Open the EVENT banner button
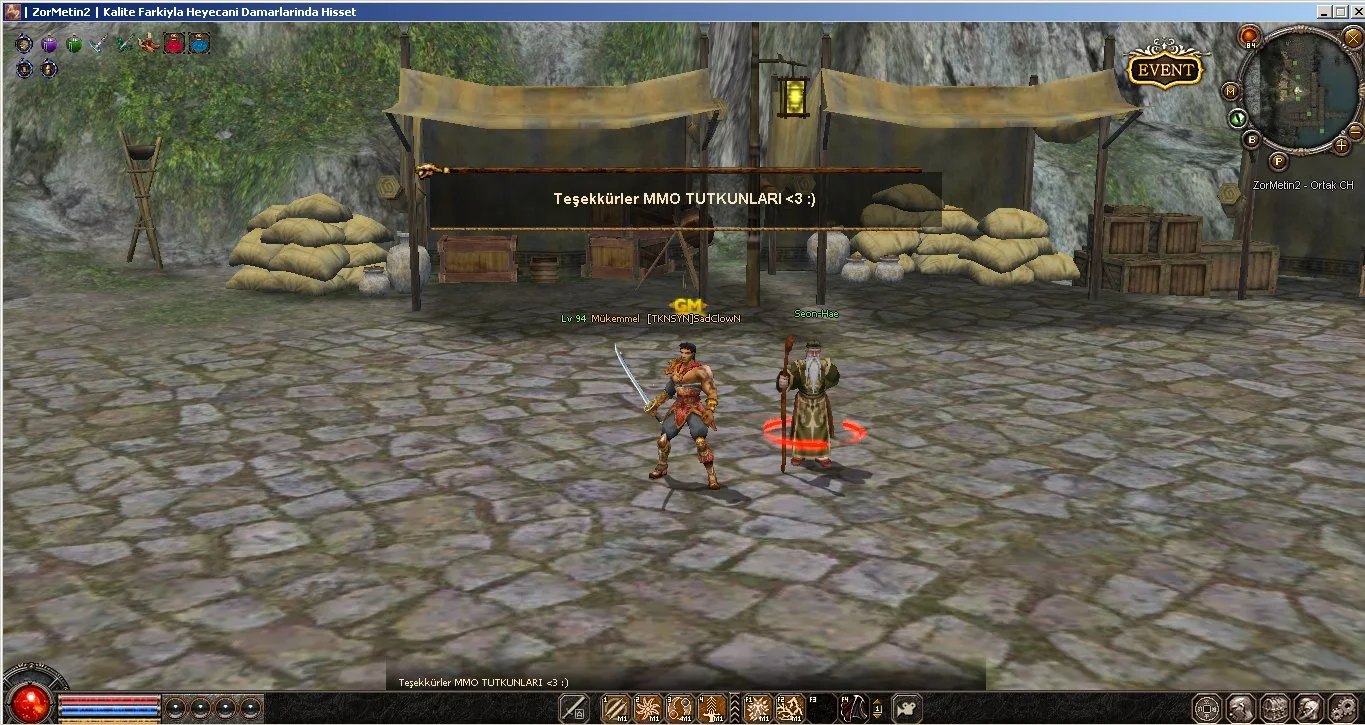1365x725 pixels. pyautogui.click(x=1164, y=70)
